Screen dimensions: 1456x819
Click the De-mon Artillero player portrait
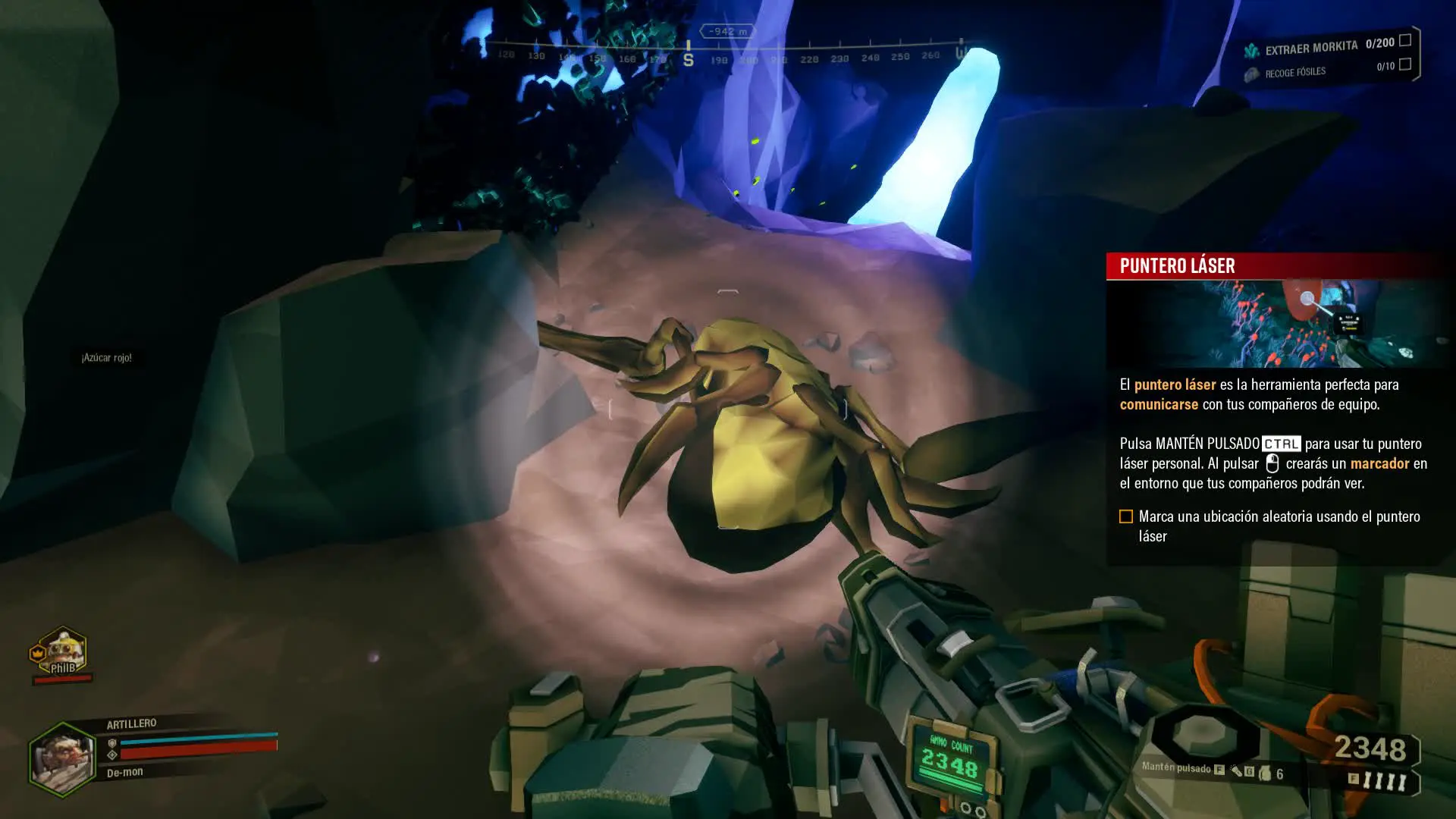coord(61,759)
